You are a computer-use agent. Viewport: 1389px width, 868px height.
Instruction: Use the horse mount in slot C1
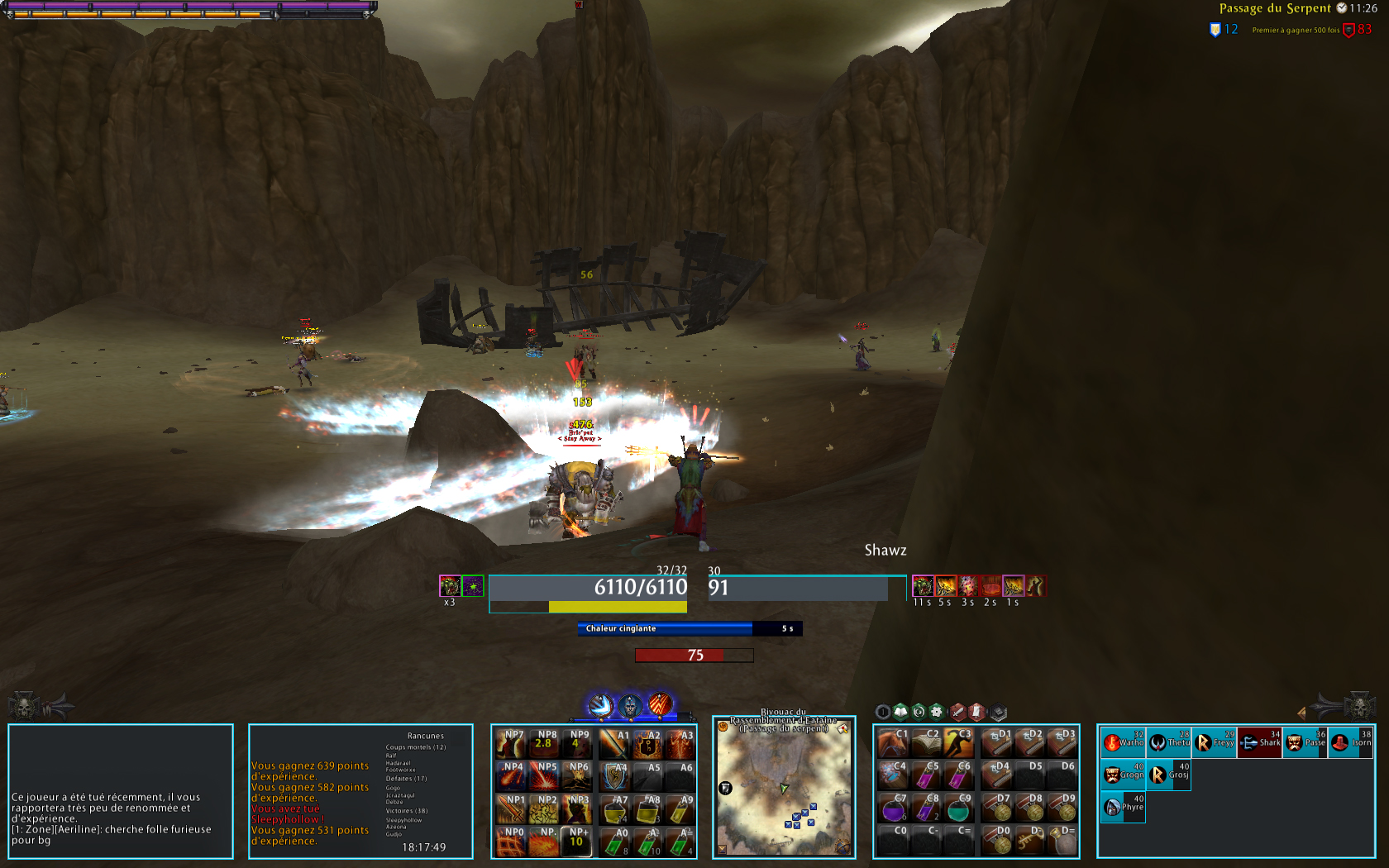[893, 744]
